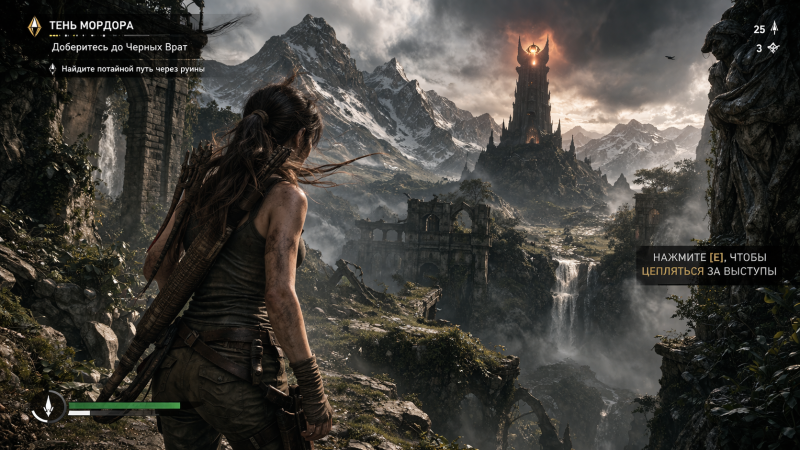Select the crossed-arrows resource icon
This screenshot has height=450, width=800.
(772, 48)
